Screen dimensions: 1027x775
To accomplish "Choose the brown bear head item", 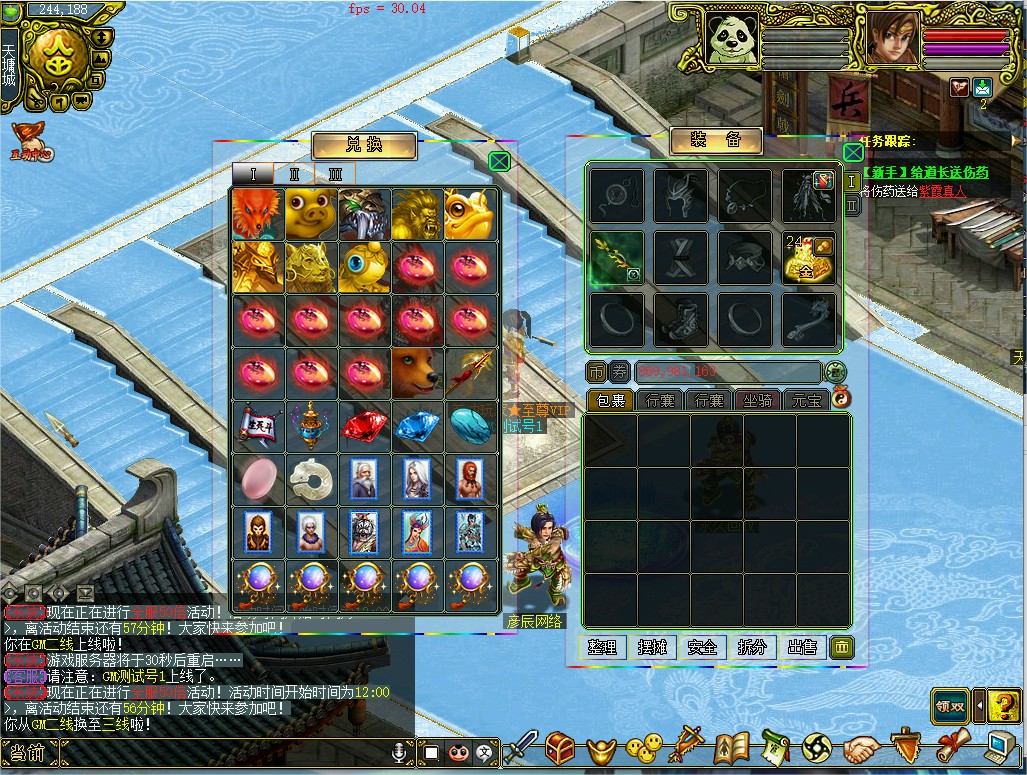I will [x=417, y=373].
